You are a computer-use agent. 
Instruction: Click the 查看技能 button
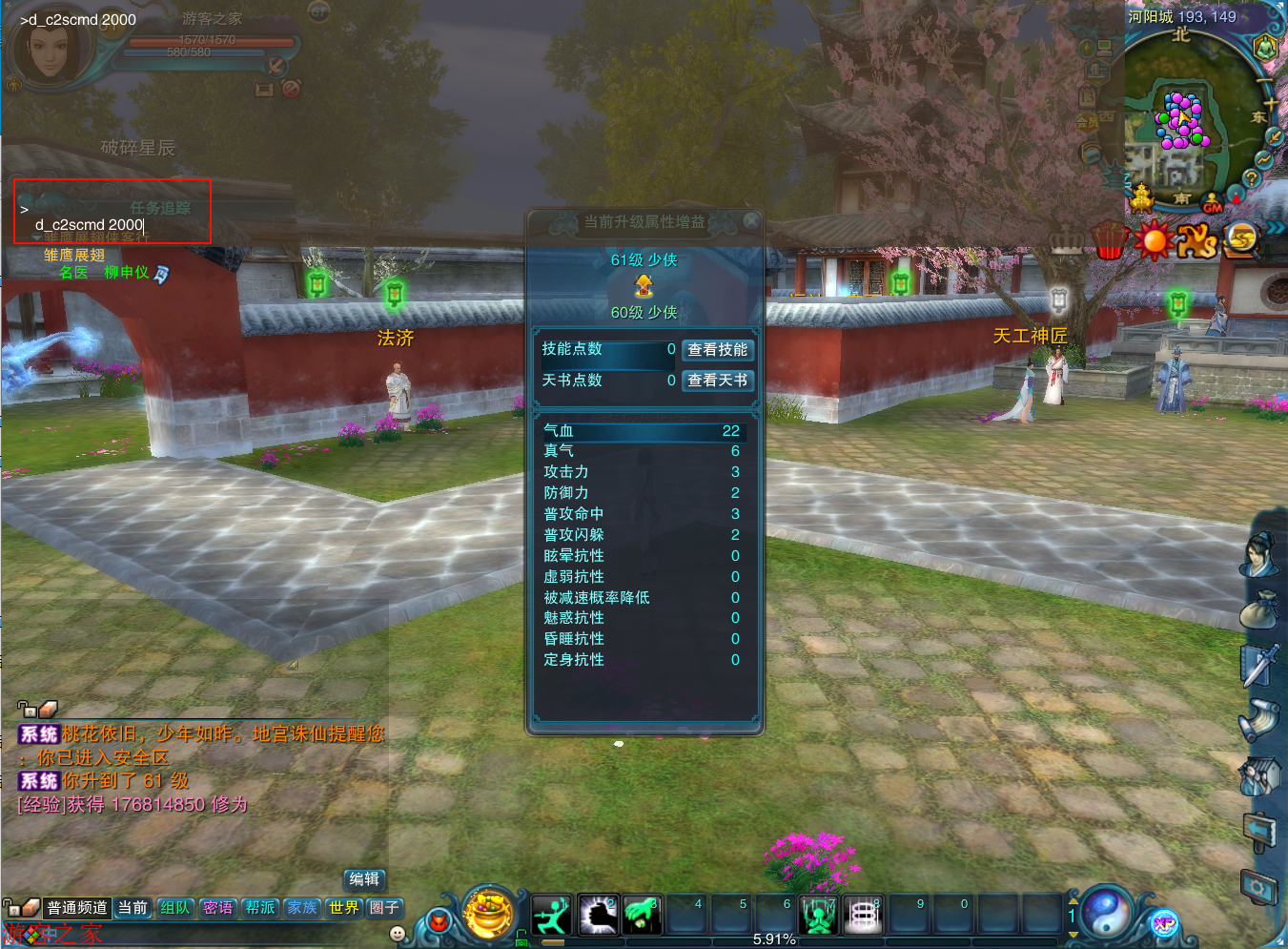(x=718, y=350)
